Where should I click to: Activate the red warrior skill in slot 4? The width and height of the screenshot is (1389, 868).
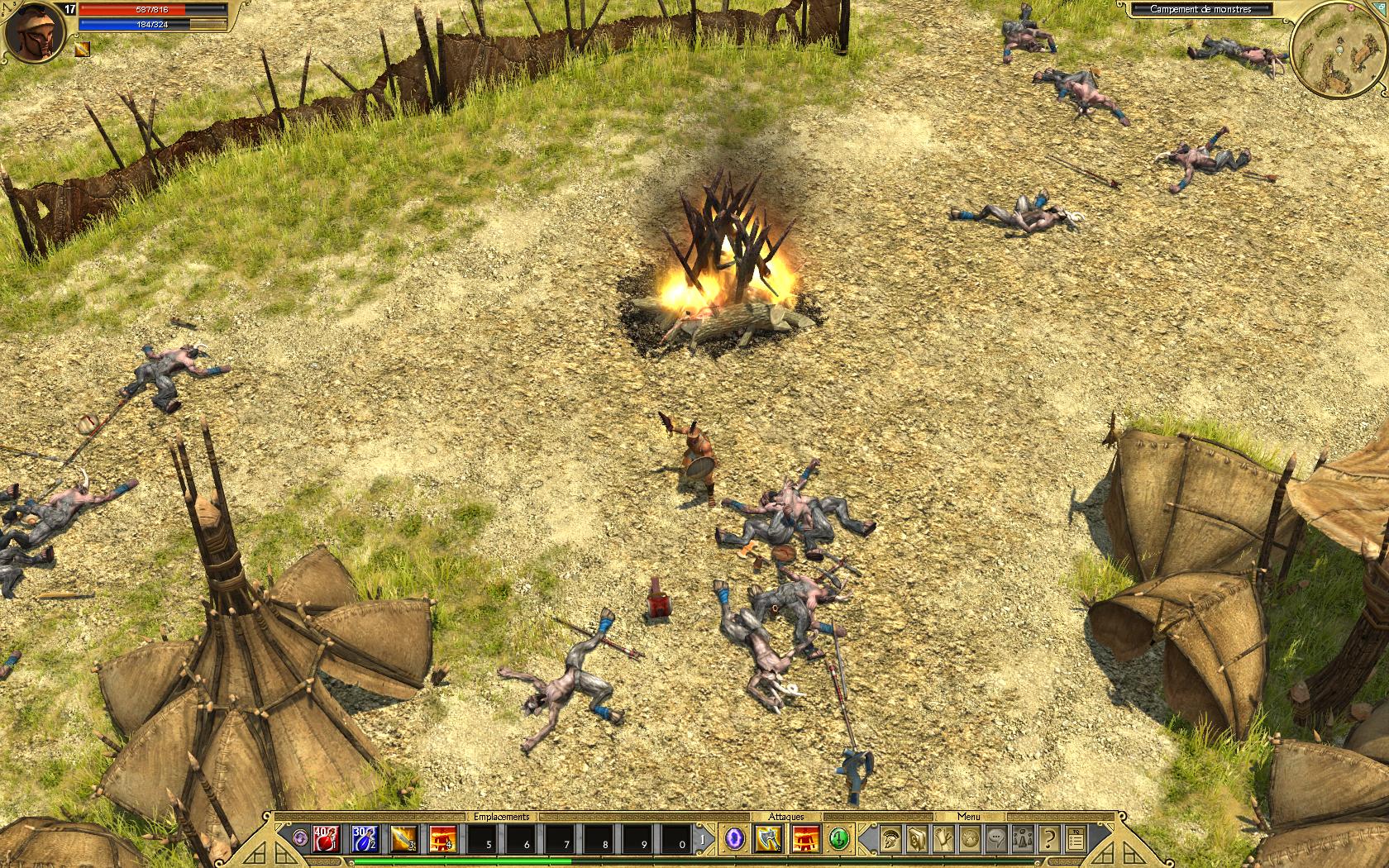pos(442,839)
